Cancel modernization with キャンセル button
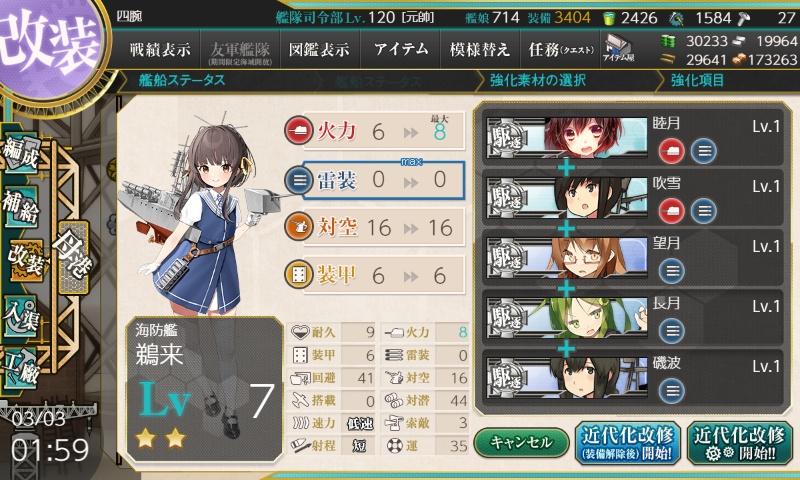 [x=521, y=441]
